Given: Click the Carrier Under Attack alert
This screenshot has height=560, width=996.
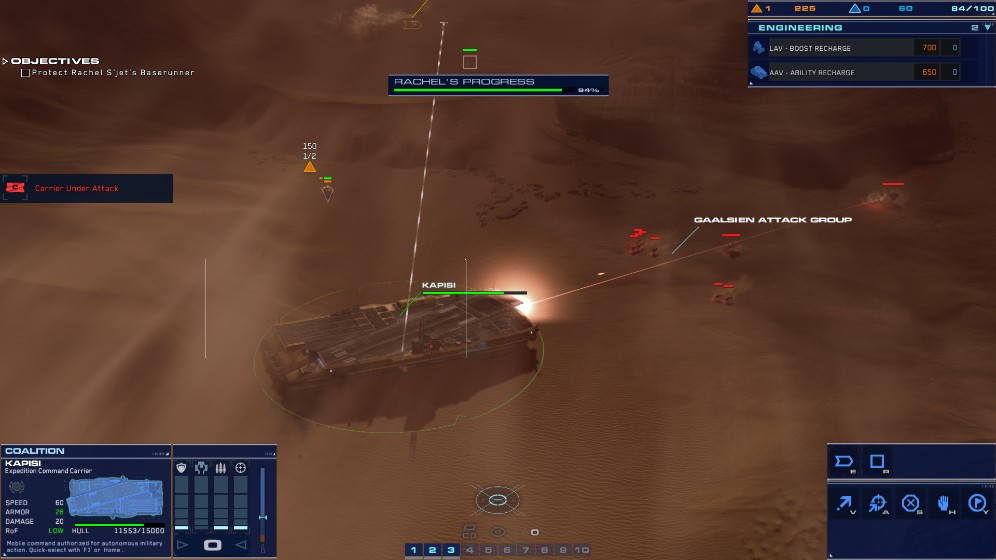Looking at the screenshot, I should [x=87, y=188].
